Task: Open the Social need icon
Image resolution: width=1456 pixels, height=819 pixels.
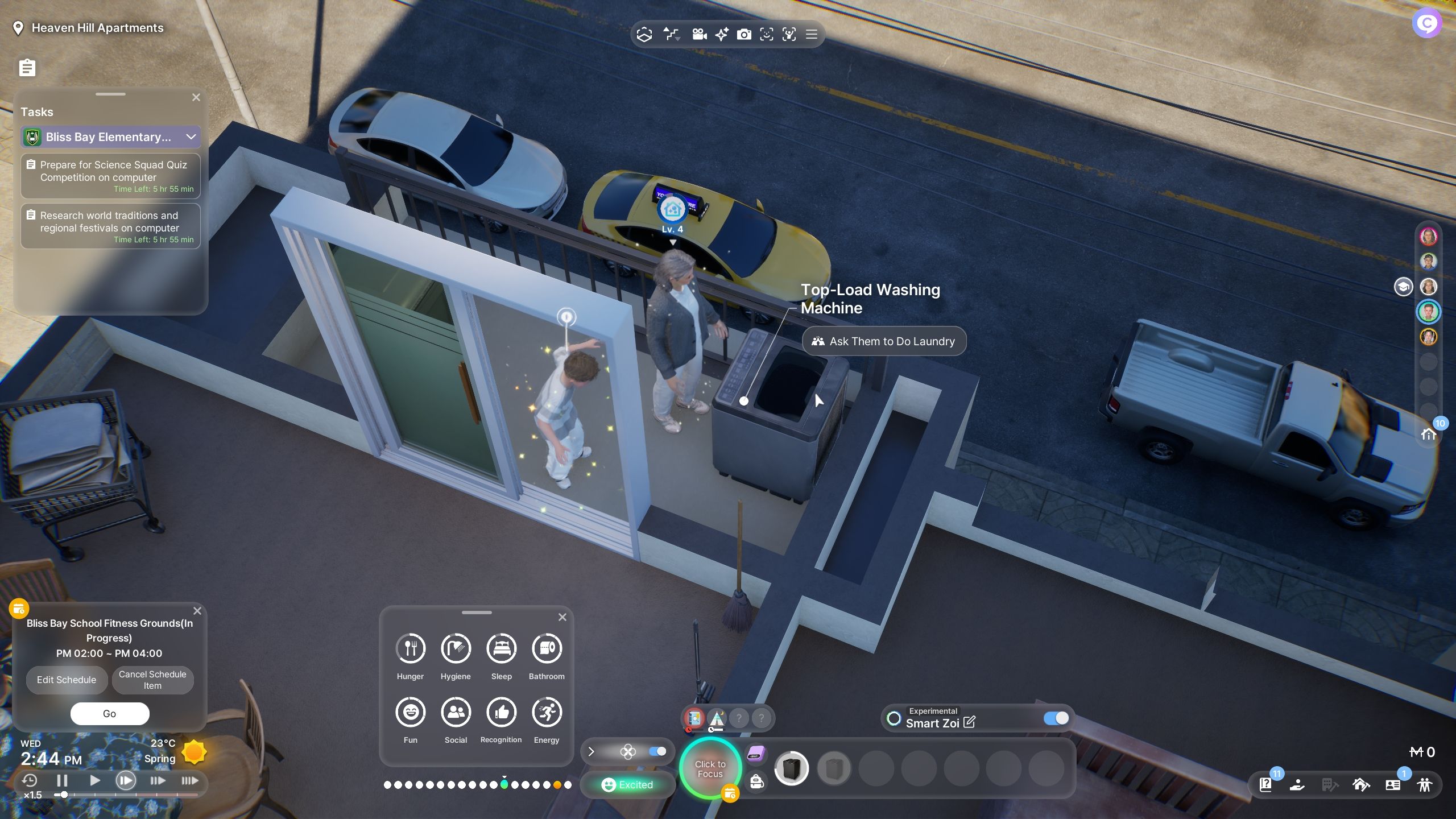Action: point(456,713)
